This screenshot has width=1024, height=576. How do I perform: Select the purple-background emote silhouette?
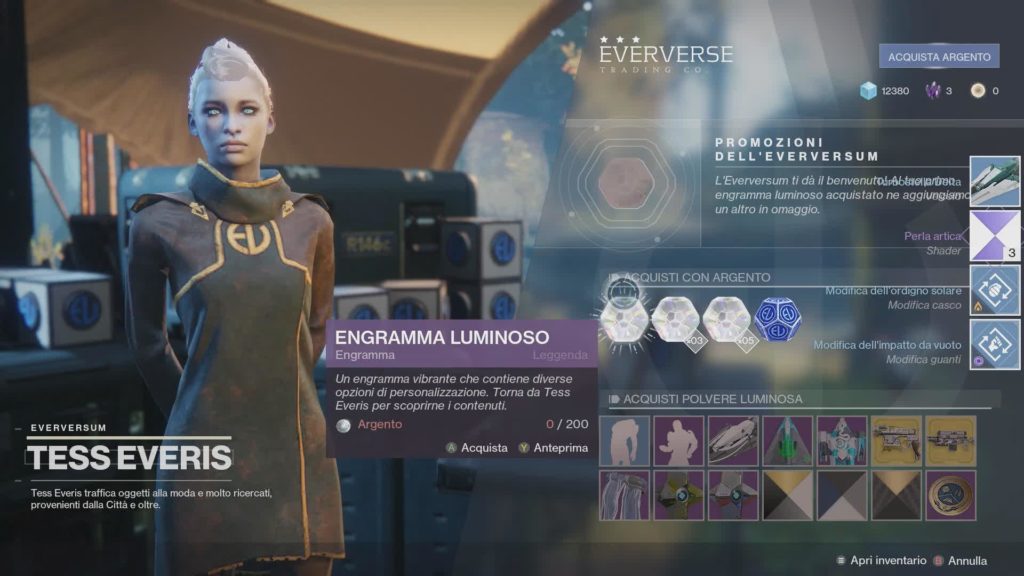pos(679,441)
